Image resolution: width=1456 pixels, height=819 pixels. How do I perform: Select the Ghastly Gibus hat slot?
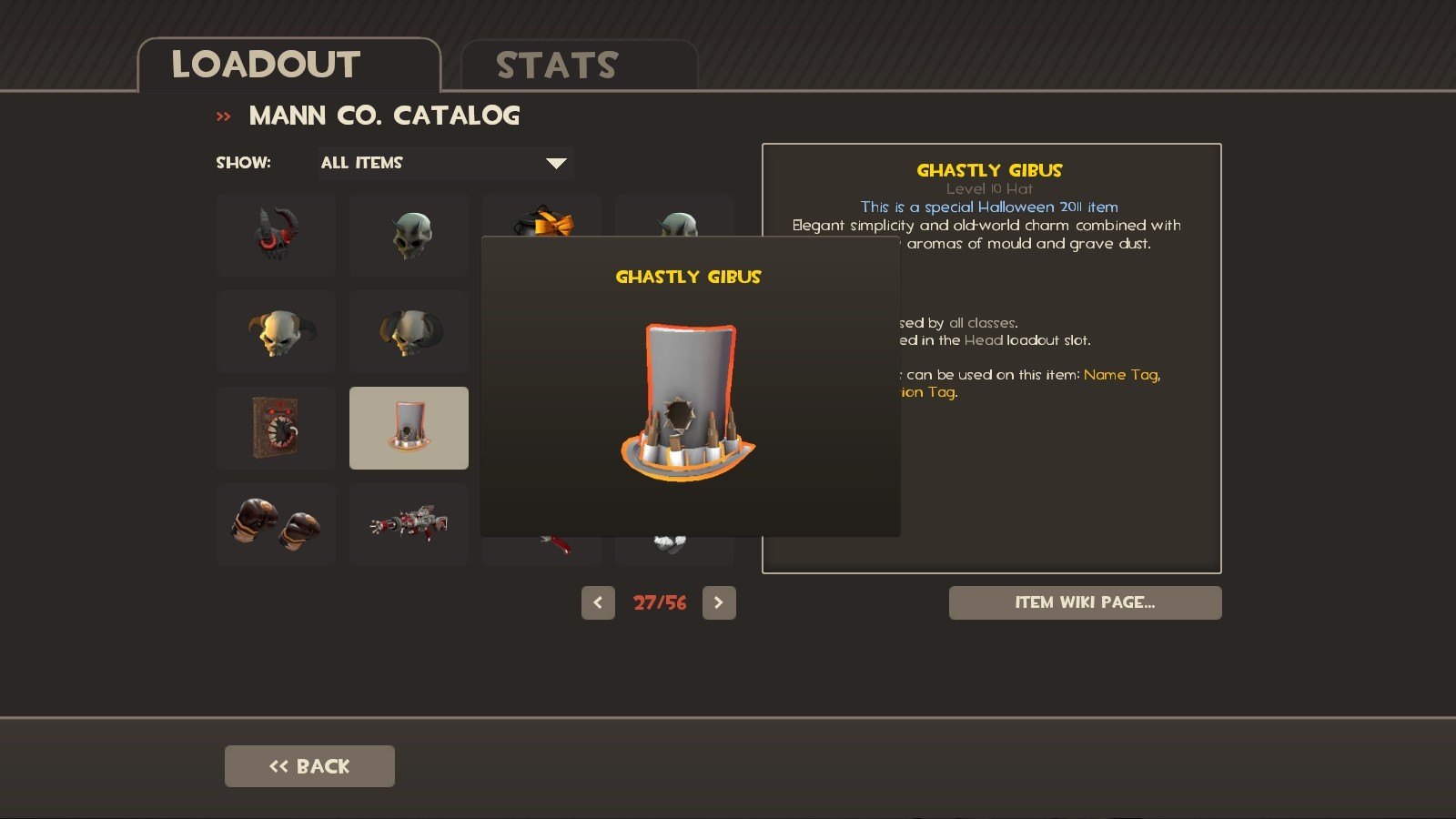409,428
